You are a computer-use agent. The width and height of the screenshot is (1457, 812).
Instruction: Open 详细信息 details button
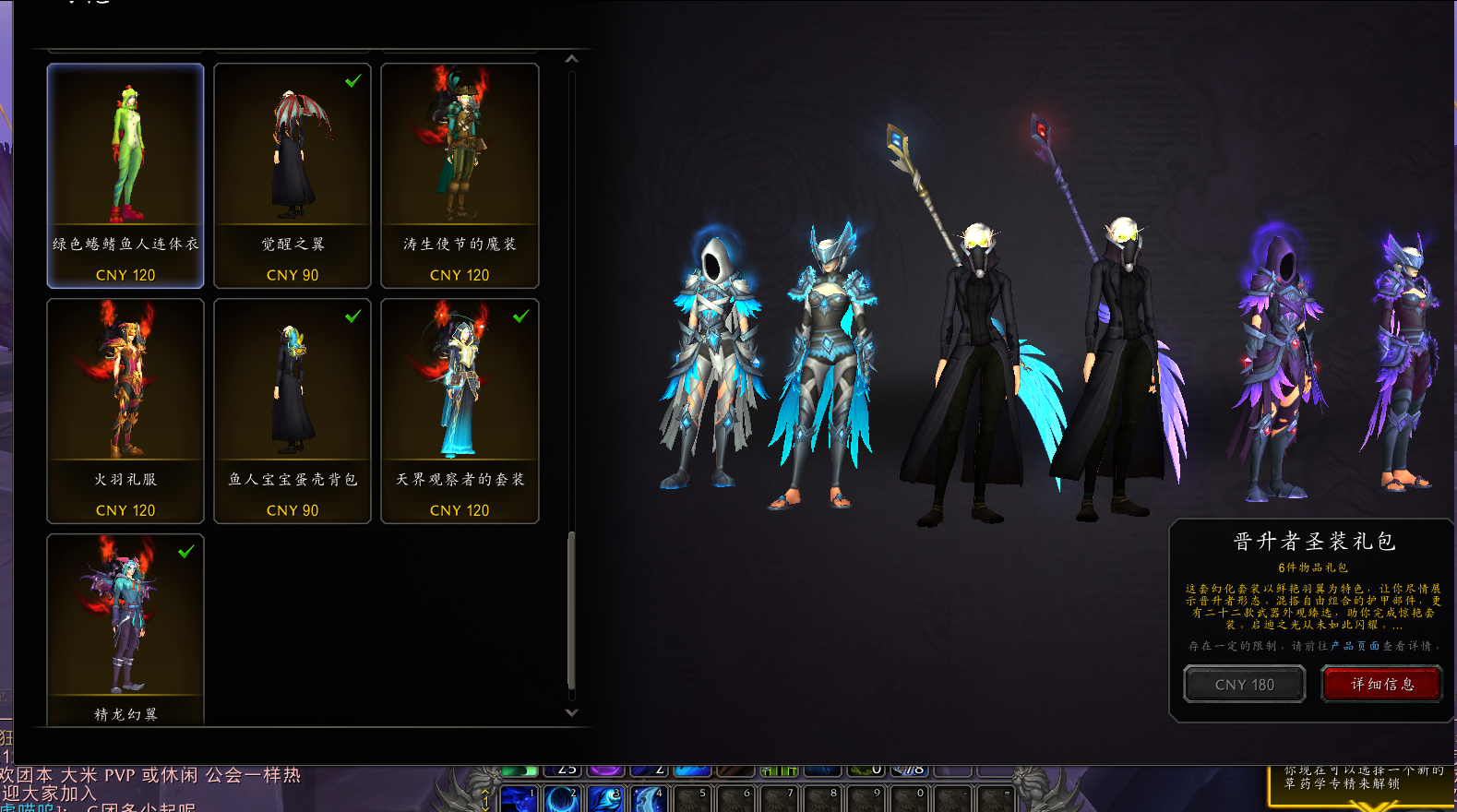1381,685
